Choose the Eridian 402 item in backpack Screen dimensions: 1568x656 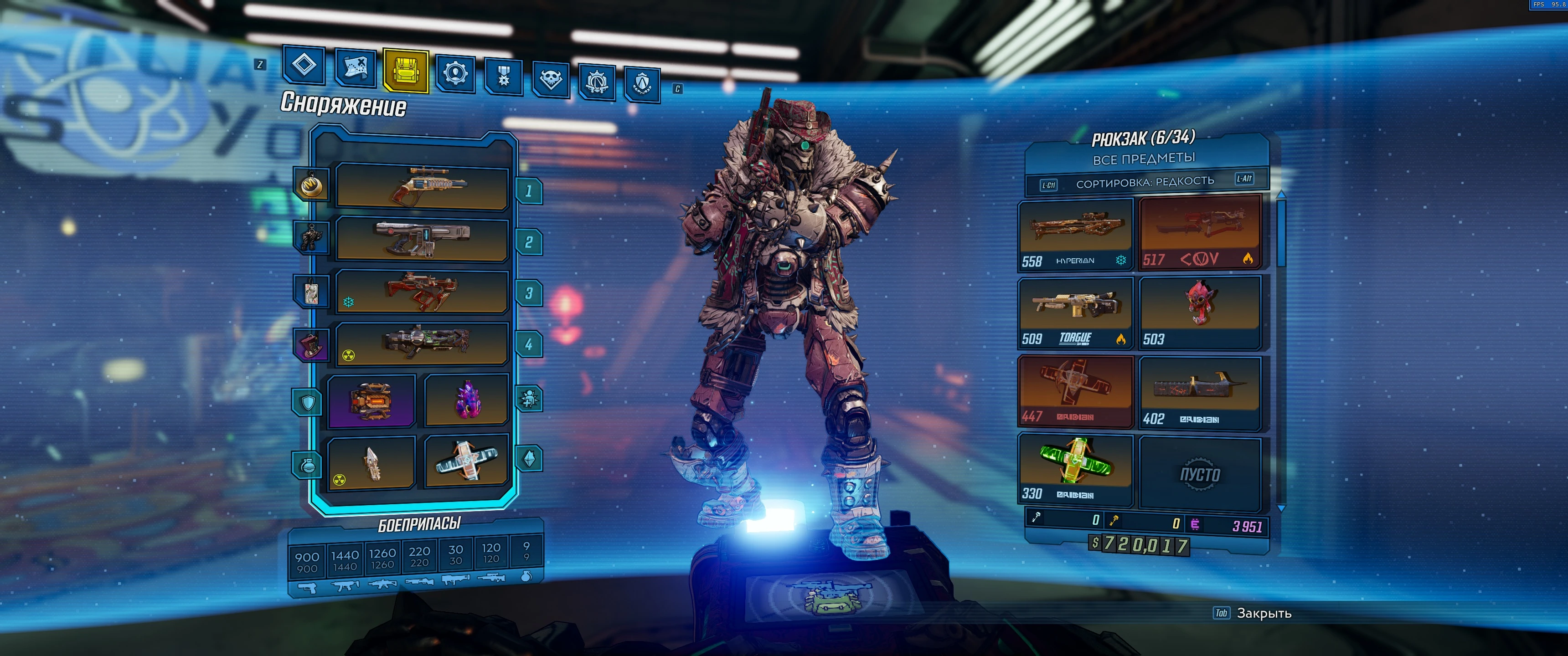[1199, 393]
